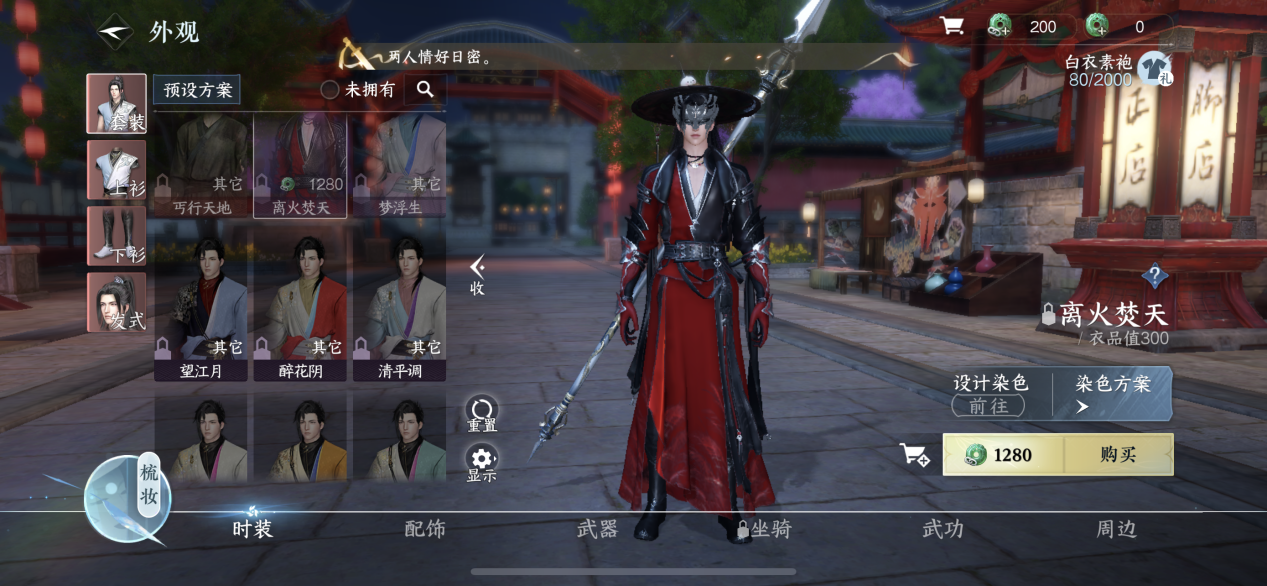
Task: Switch to the 配饰 accessories tab
Action: (x=425, y=529)
